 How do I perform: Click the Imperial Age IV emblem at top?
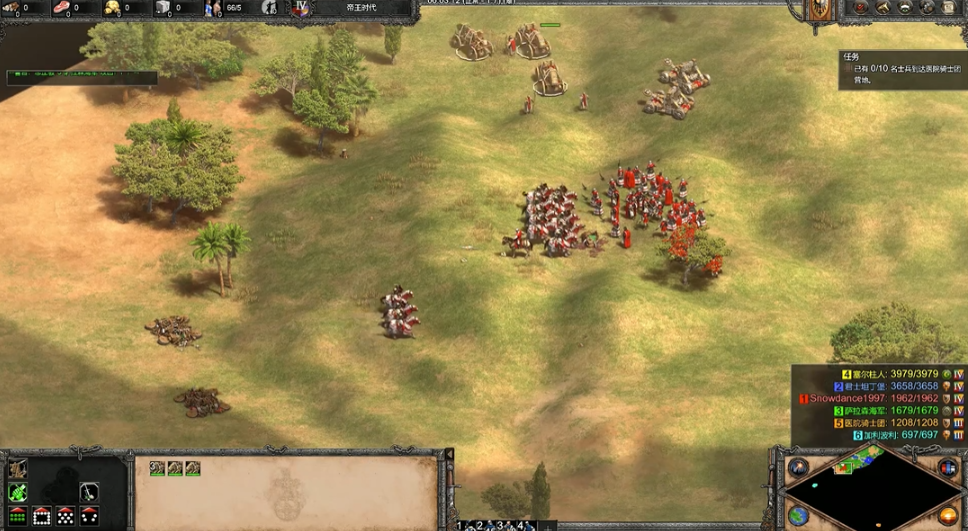[301, 8]
